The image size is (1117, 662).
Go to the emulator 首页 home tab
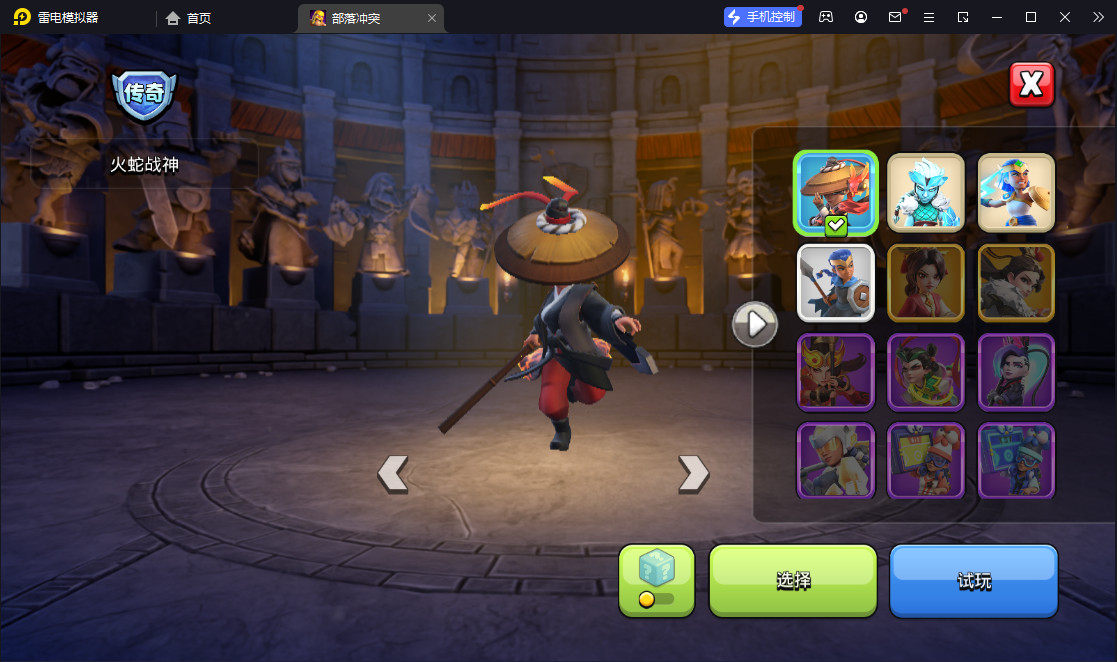pos(189,18)
